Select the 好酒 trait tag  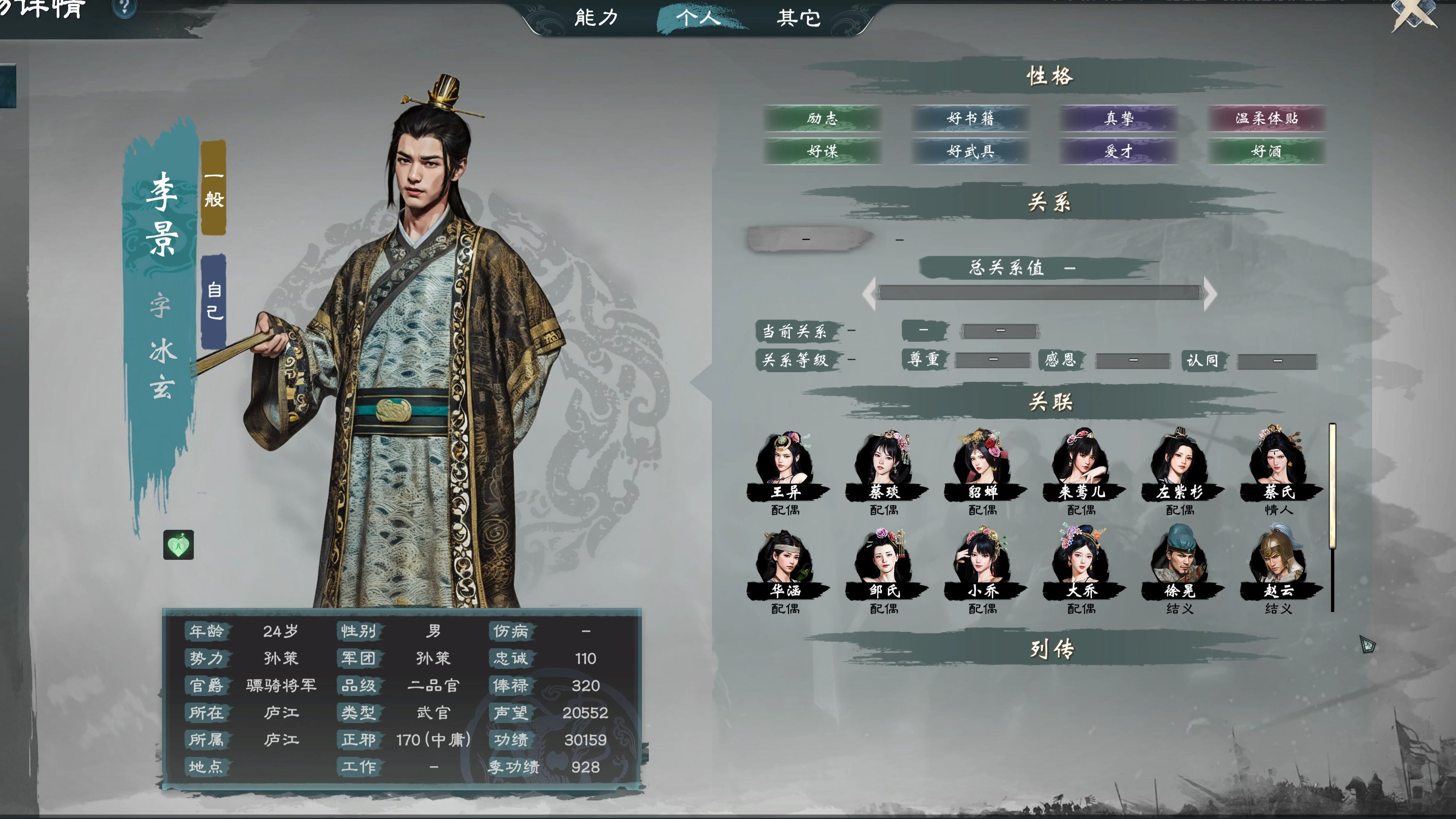[1266, 151]
